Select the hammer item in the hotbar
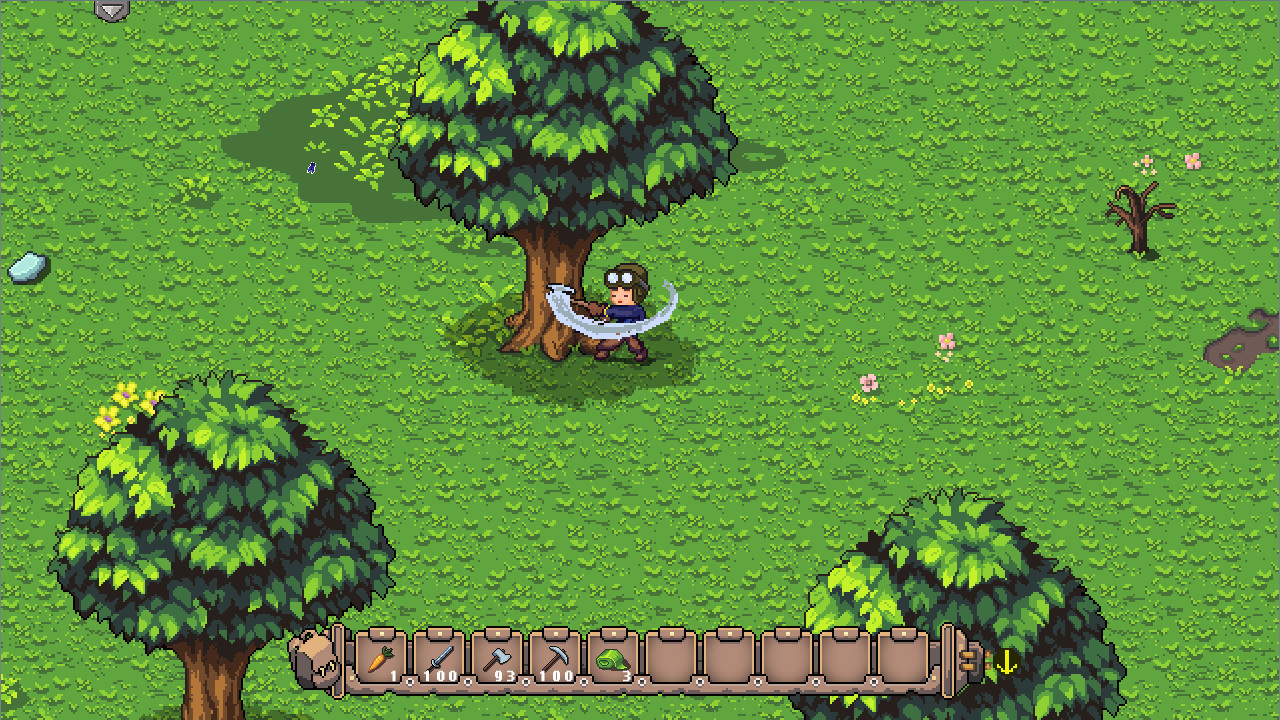The width and height of the screenshot is (1280, 720). pyautogui.click(x=502, y=655)
